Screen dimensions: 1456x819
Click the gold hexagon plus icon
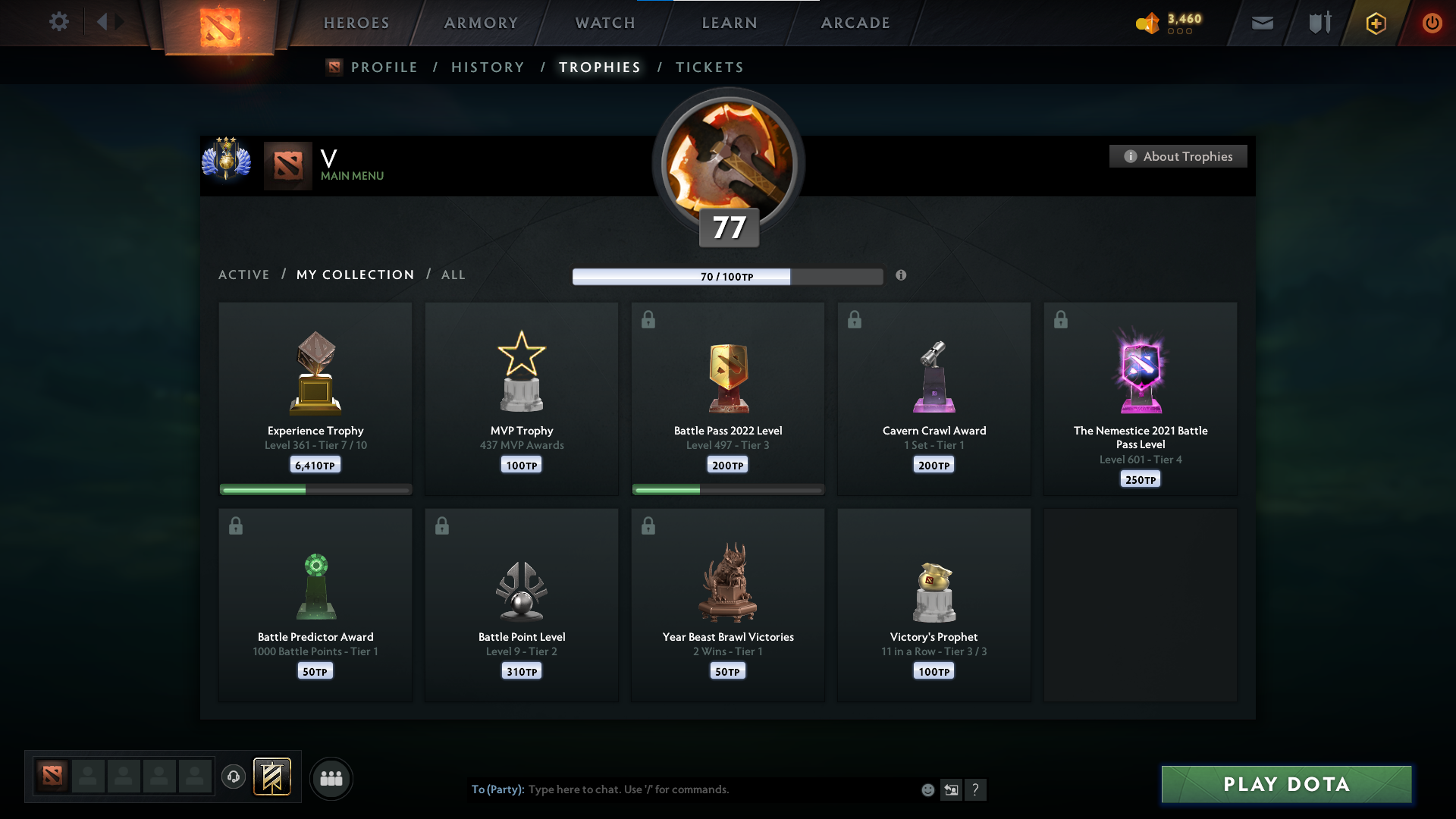pyautogui.click(x=1376, y=23)
